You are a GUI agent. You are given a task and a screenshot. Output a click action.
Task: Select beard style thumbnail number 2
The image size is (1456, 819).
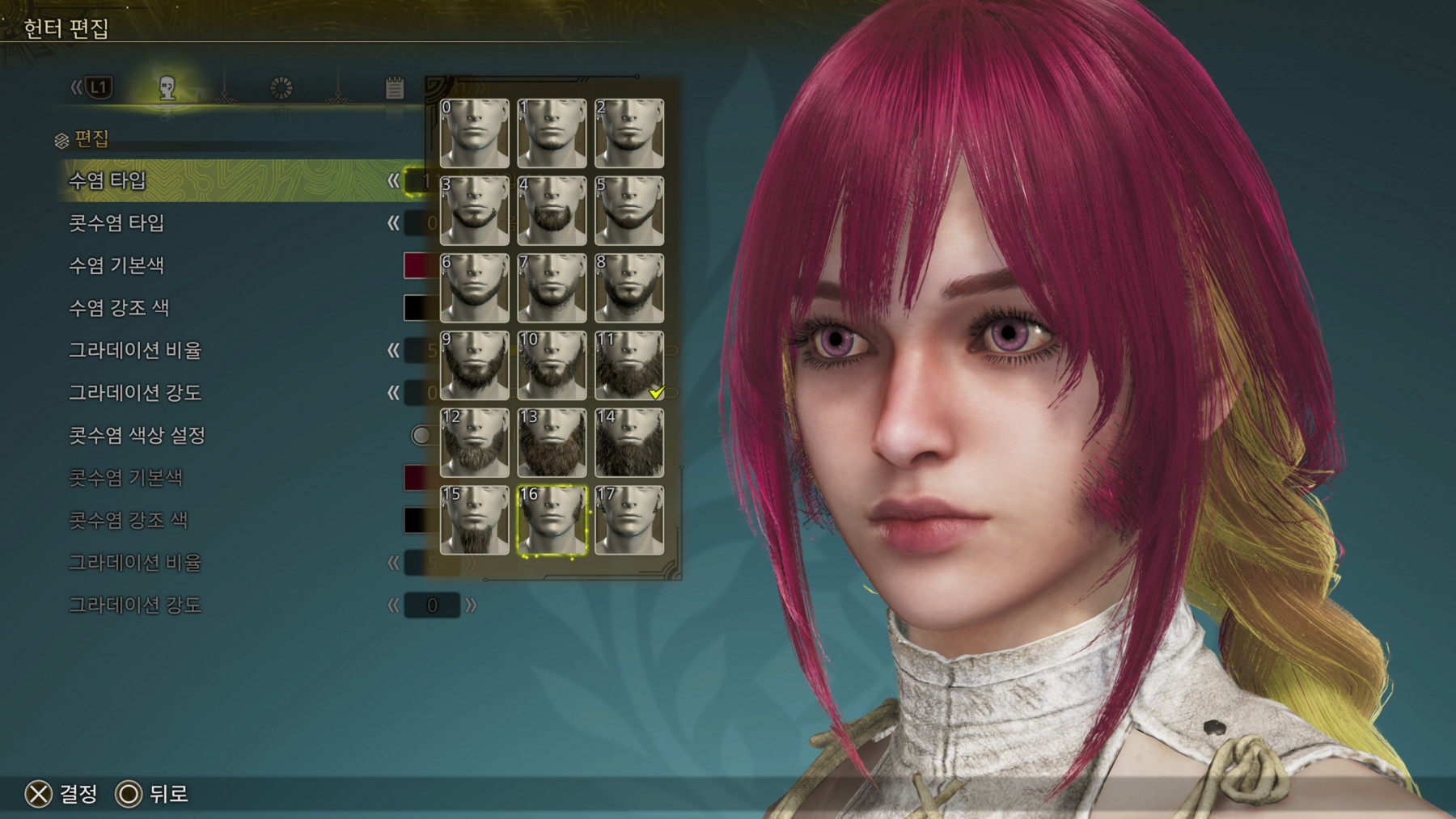pos(629,133)
